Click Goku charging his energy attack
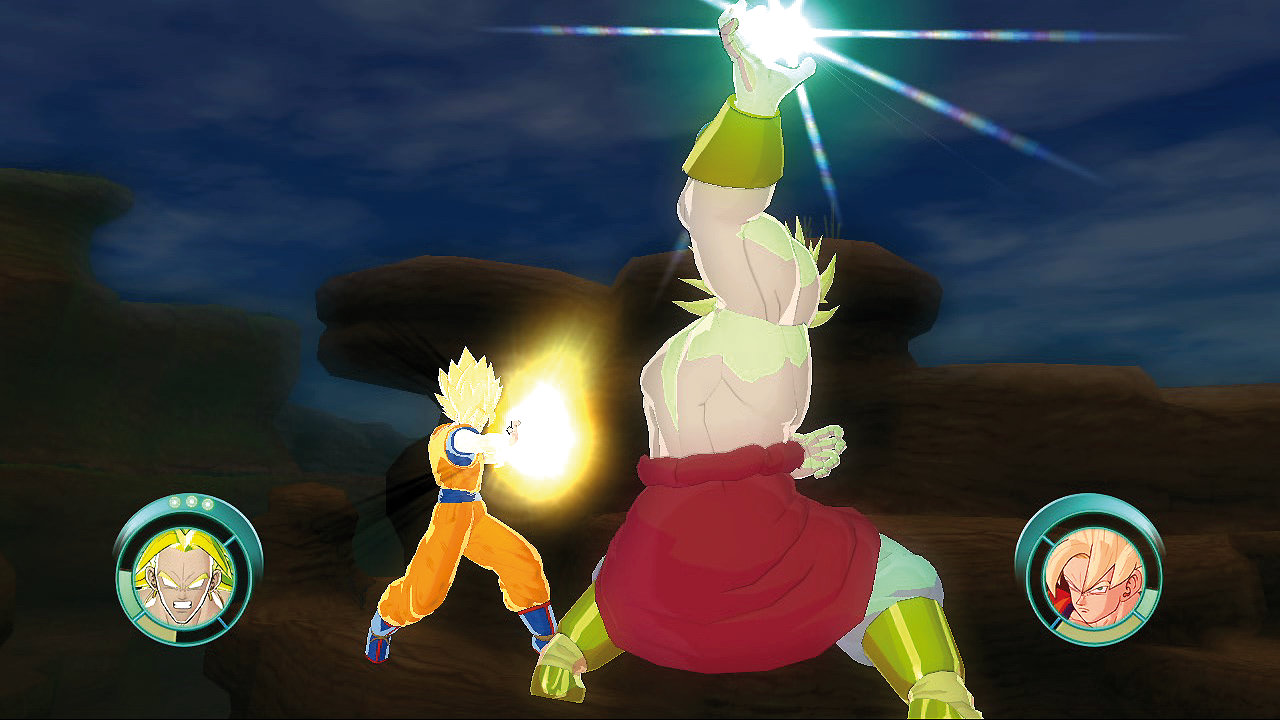The height and width of the screenshot is (720, 1280). (x=460, y=500)
